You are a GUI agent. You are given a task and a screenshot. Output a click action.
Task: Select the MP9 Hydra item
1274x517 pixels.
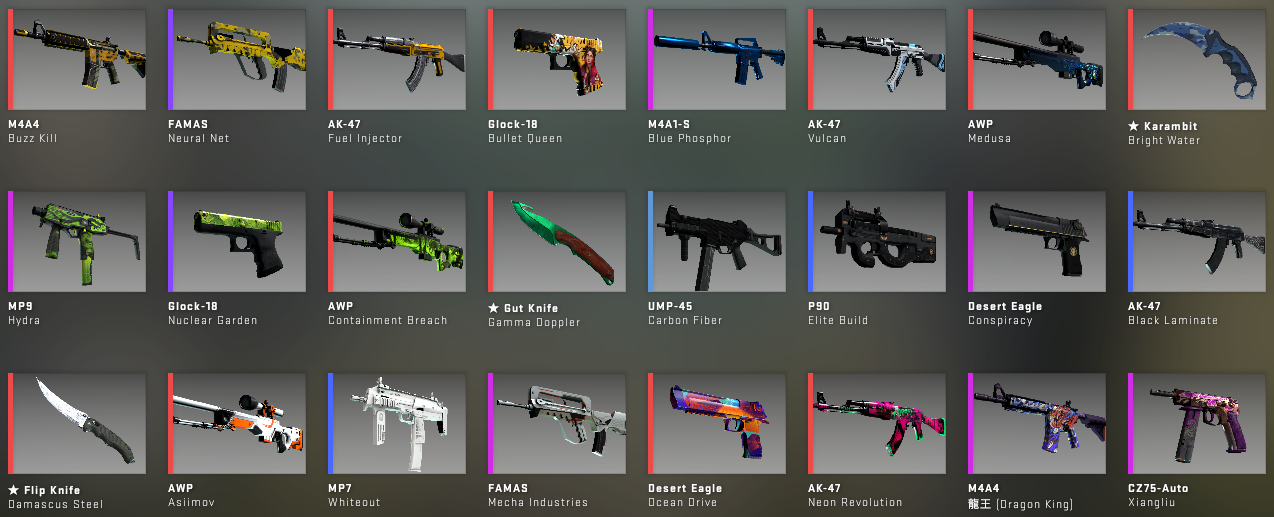pyautogui.click(x=77, y=242)
